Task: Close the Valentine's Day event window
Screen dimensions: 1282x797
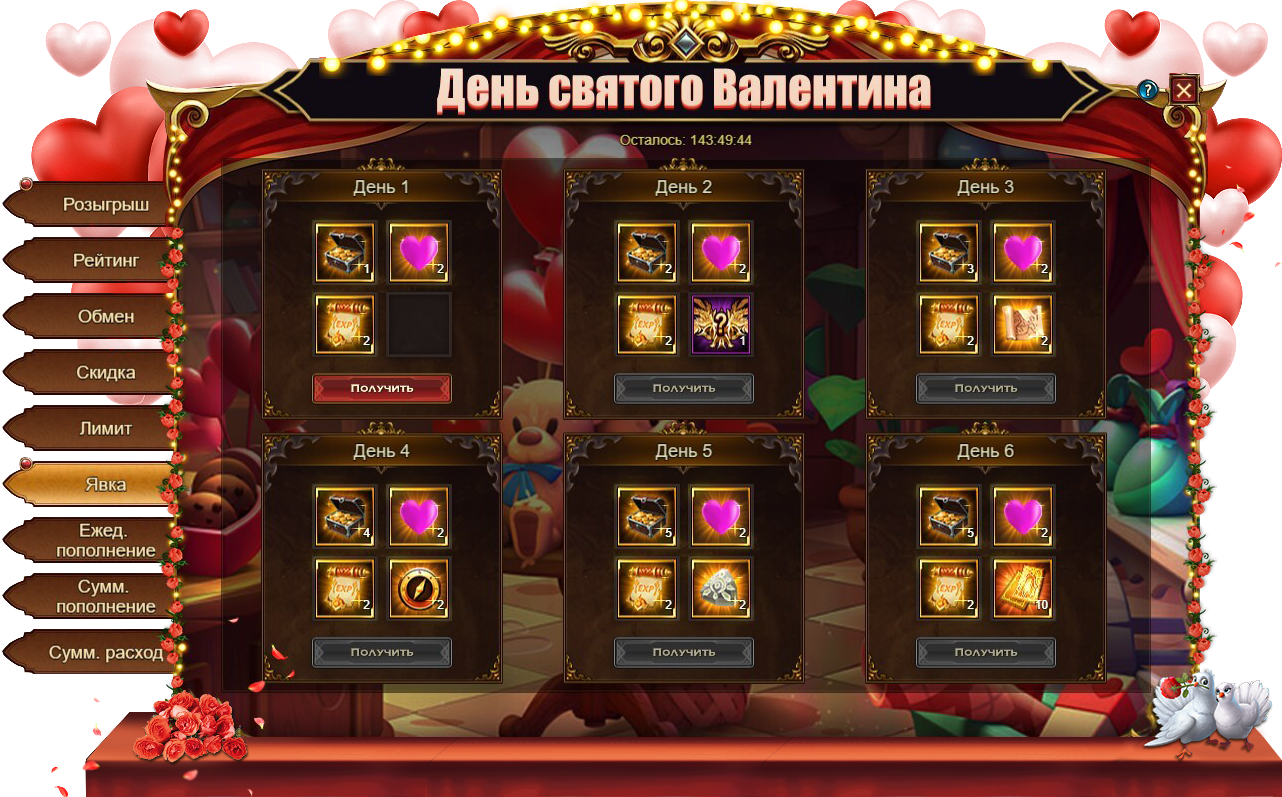Action: [x=1184, y=90]
